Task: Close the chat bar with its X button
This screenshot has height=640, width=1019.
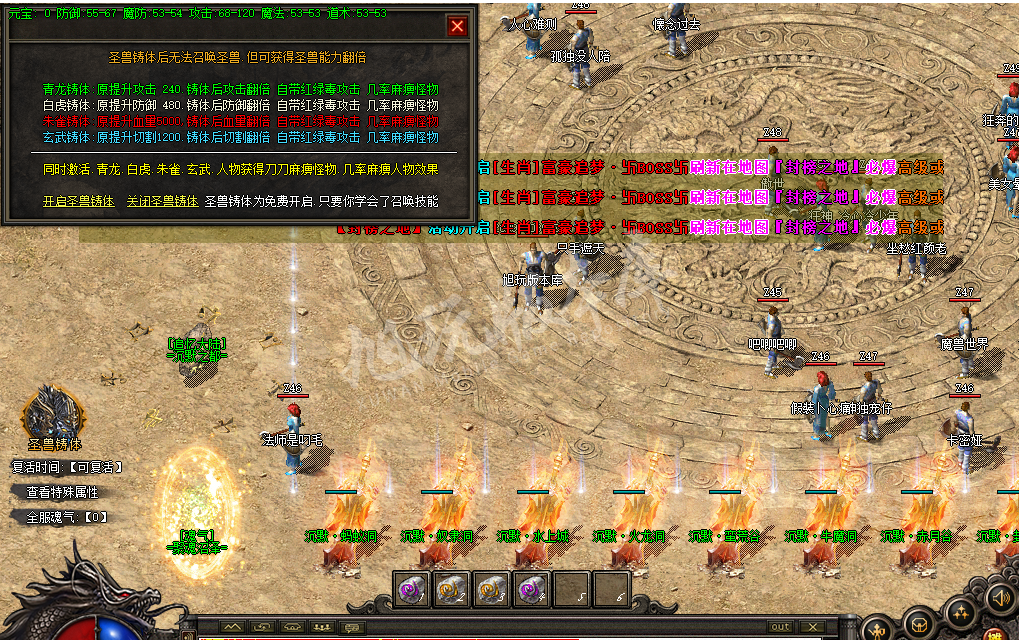Action: [815, 627]
